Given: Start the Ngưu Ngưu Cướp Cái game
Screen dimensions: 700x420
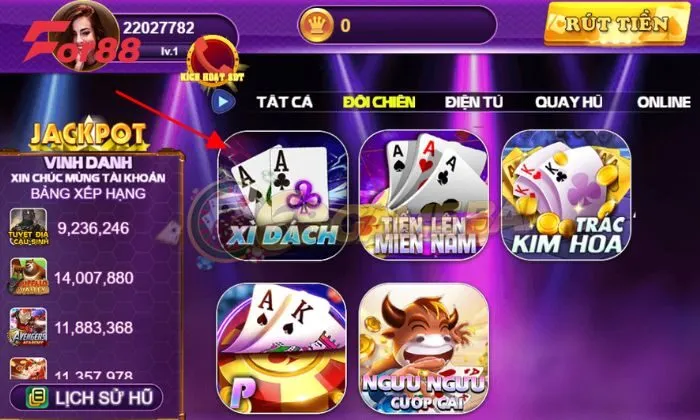Looking at the screenshot, I should tap(423, 347).
